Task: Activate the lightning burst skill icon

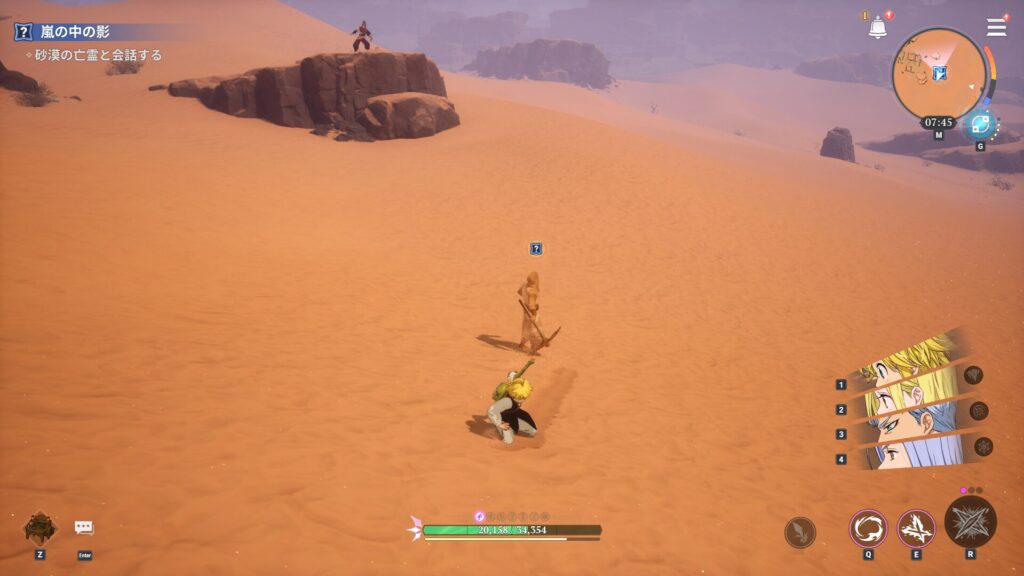Action: pos(915,528)
